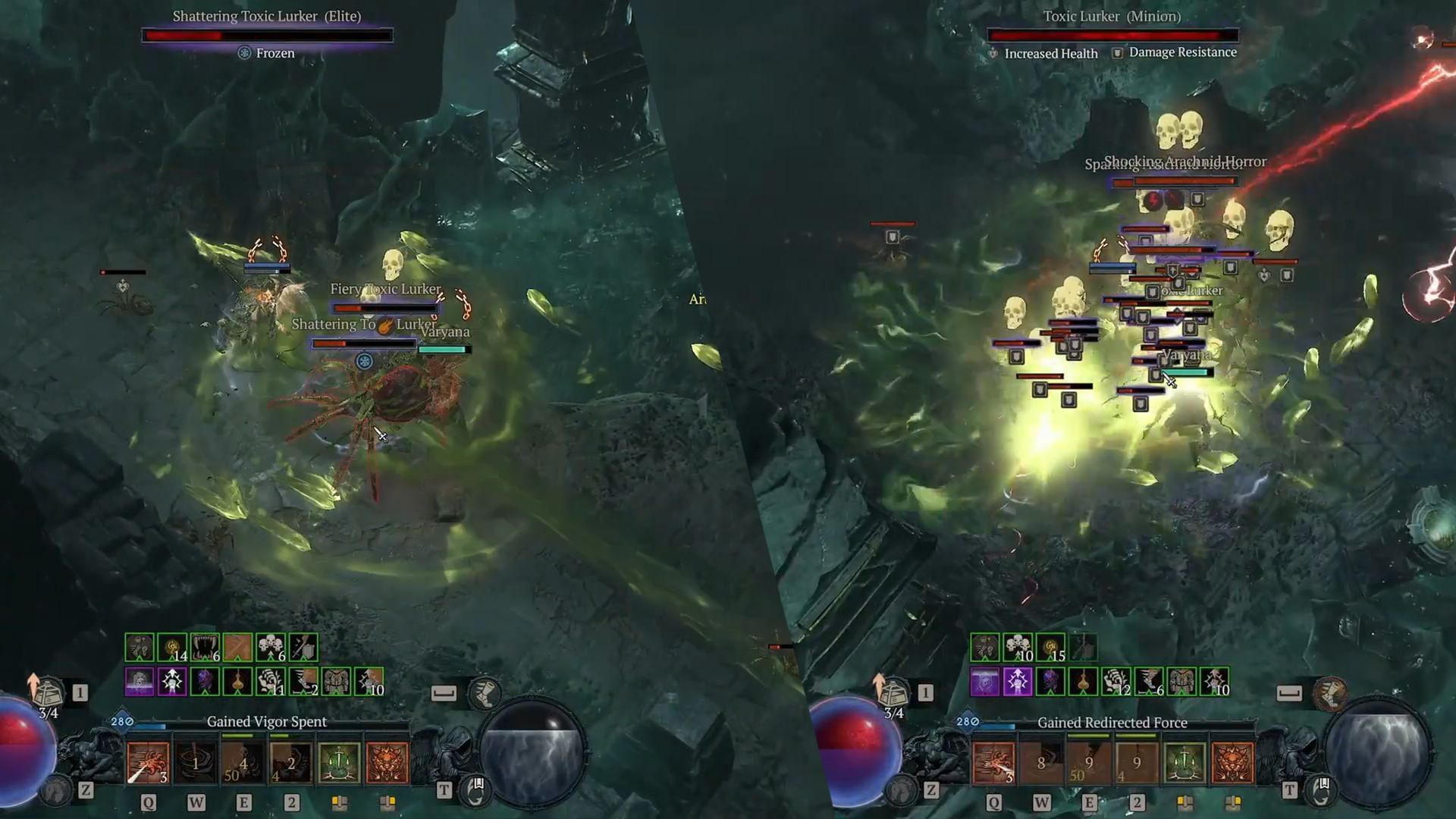Click the Gained Vigor Spent notification banner
1456x819 pixels.
click(x=268, y=720)
